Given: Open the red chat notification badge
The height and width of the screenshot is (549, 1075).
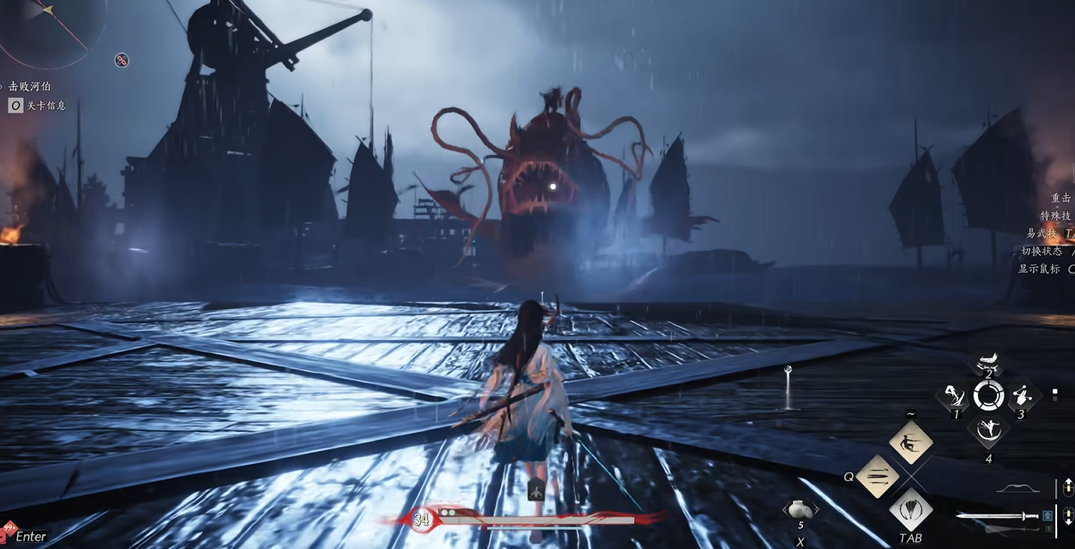Looking at the screenshot, I should click(8, 529).
